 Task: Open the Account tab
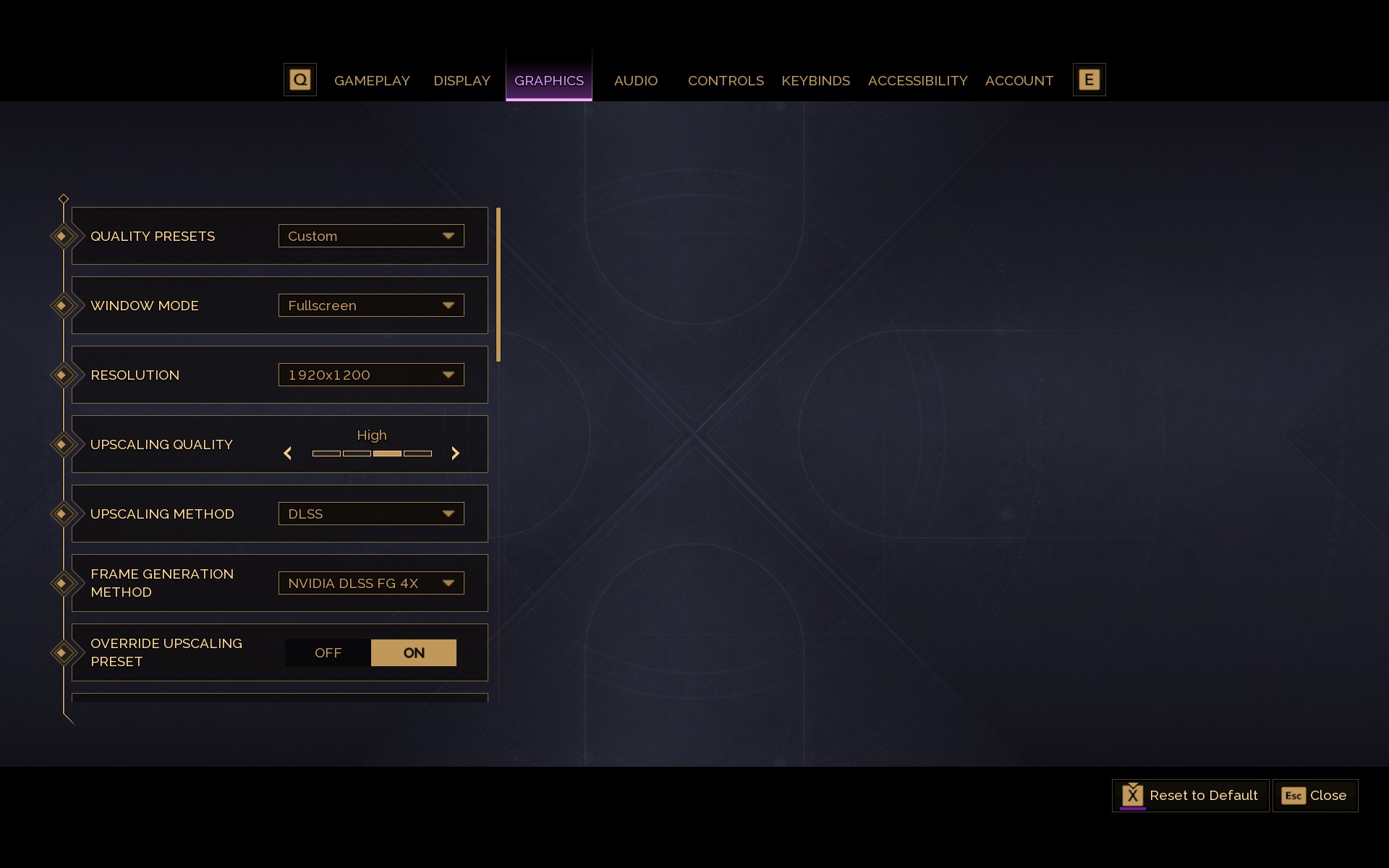(1019, 81)
